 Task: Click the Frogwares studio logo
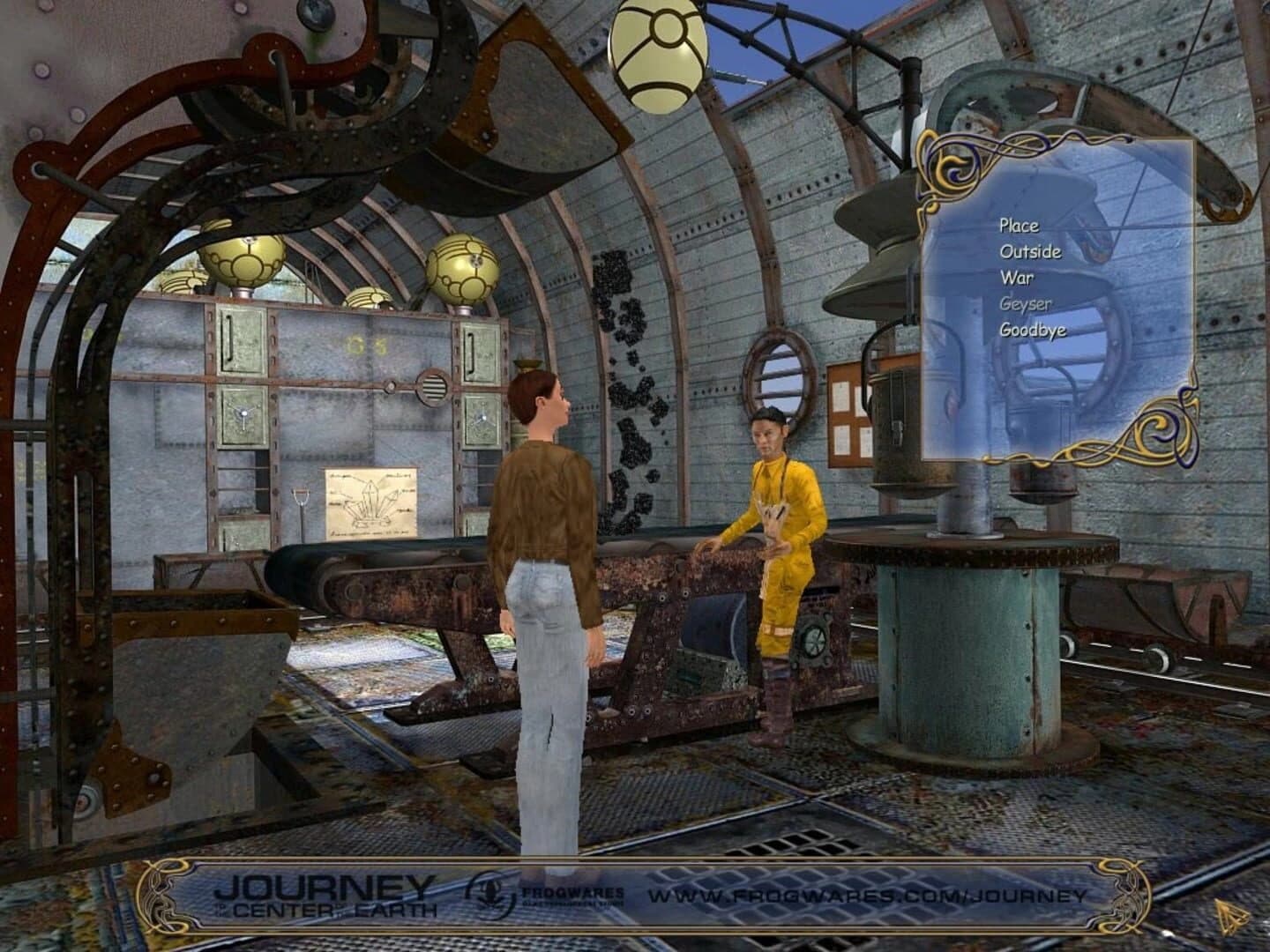[x=492, y=894]
